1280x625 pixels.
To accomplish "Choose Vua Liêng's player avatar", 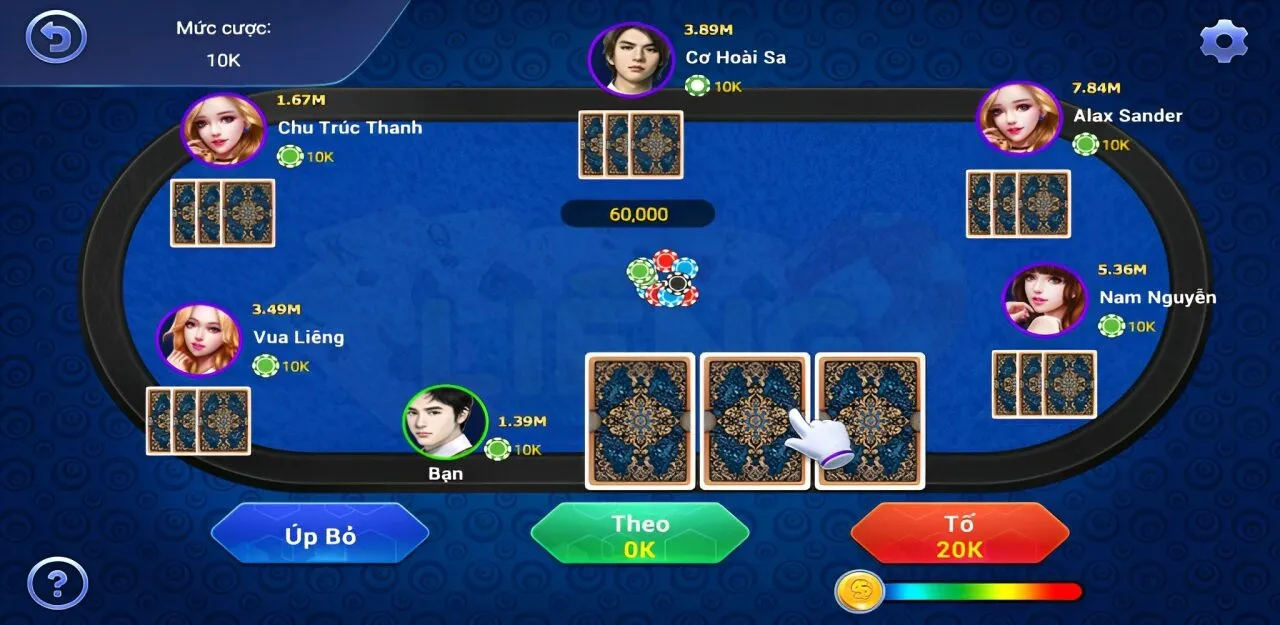I will (x=199, y=340).
